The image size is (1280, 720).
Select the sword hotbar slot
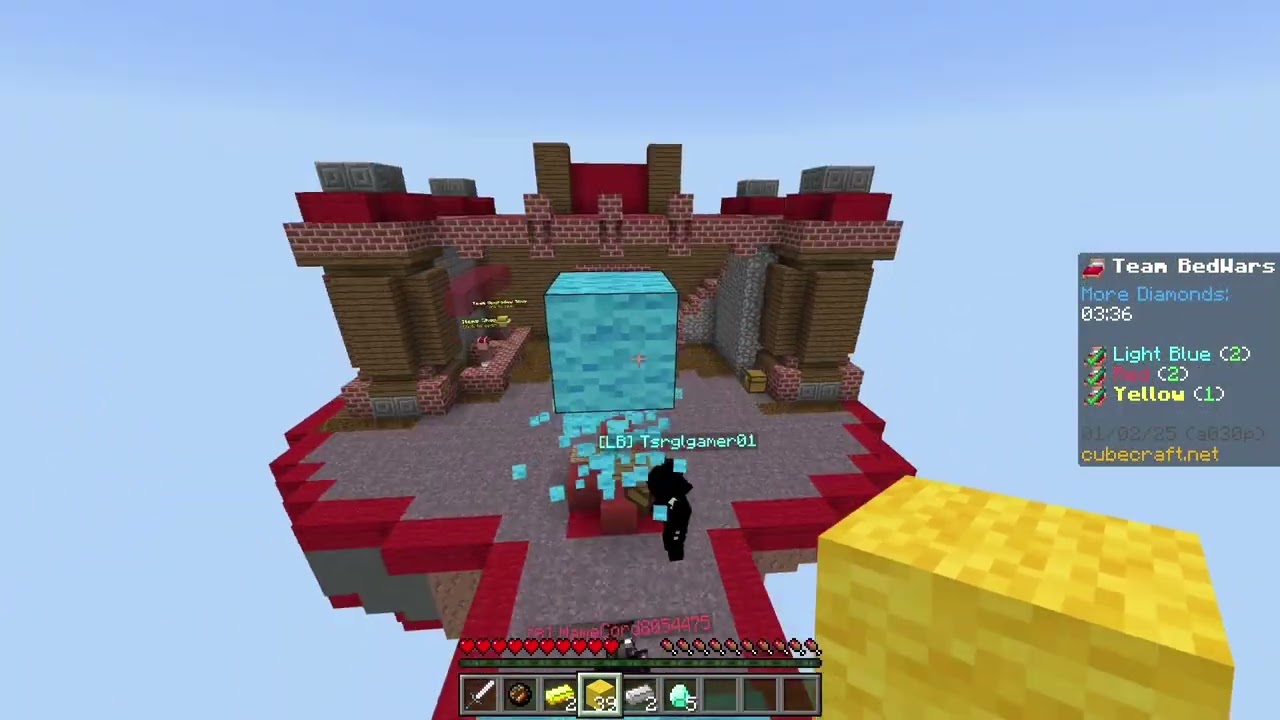click(479, 694)
